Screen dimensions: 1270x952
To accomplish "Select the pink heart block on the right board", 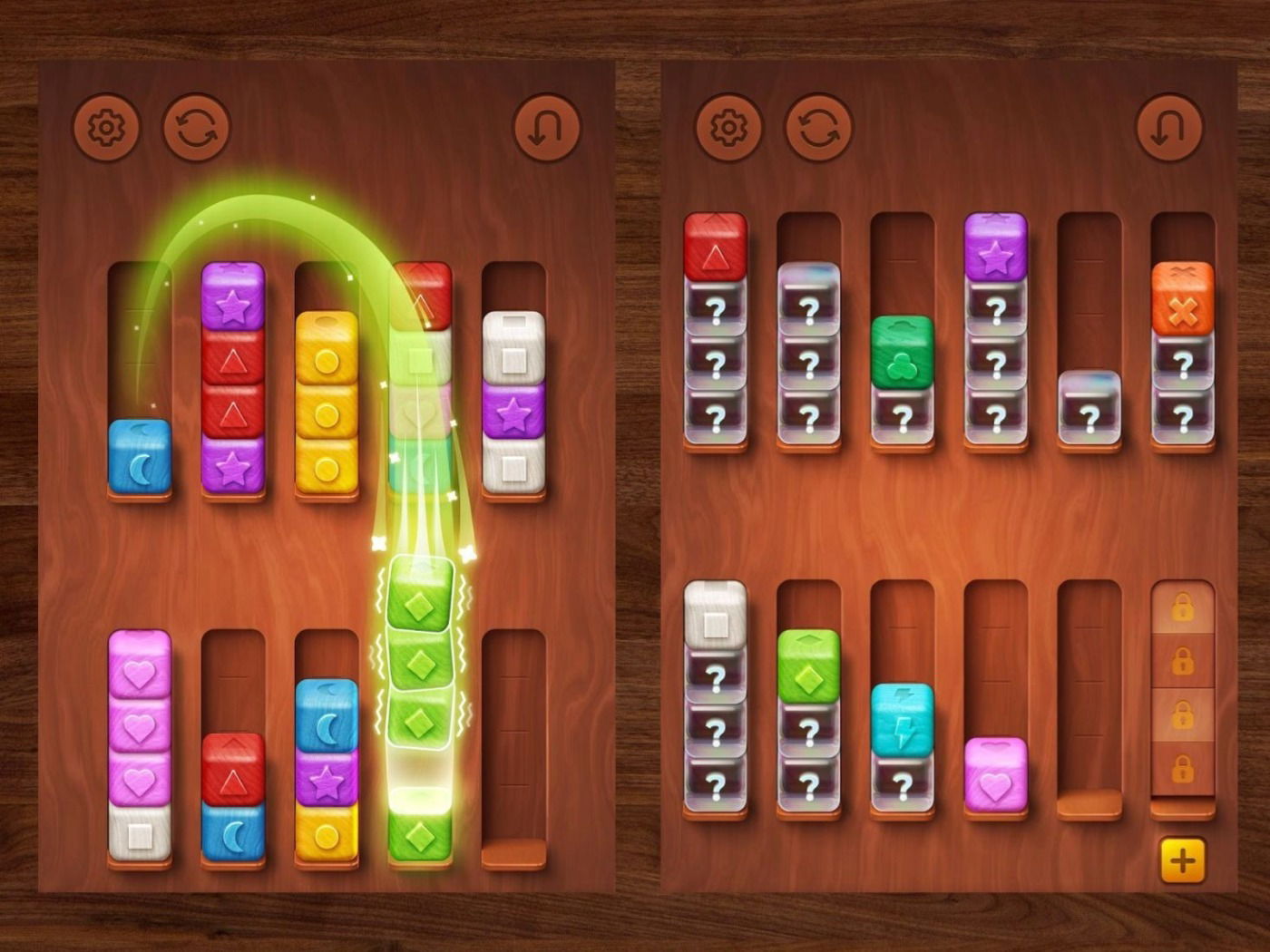I will pyautogui.click(x=994, y=775).
